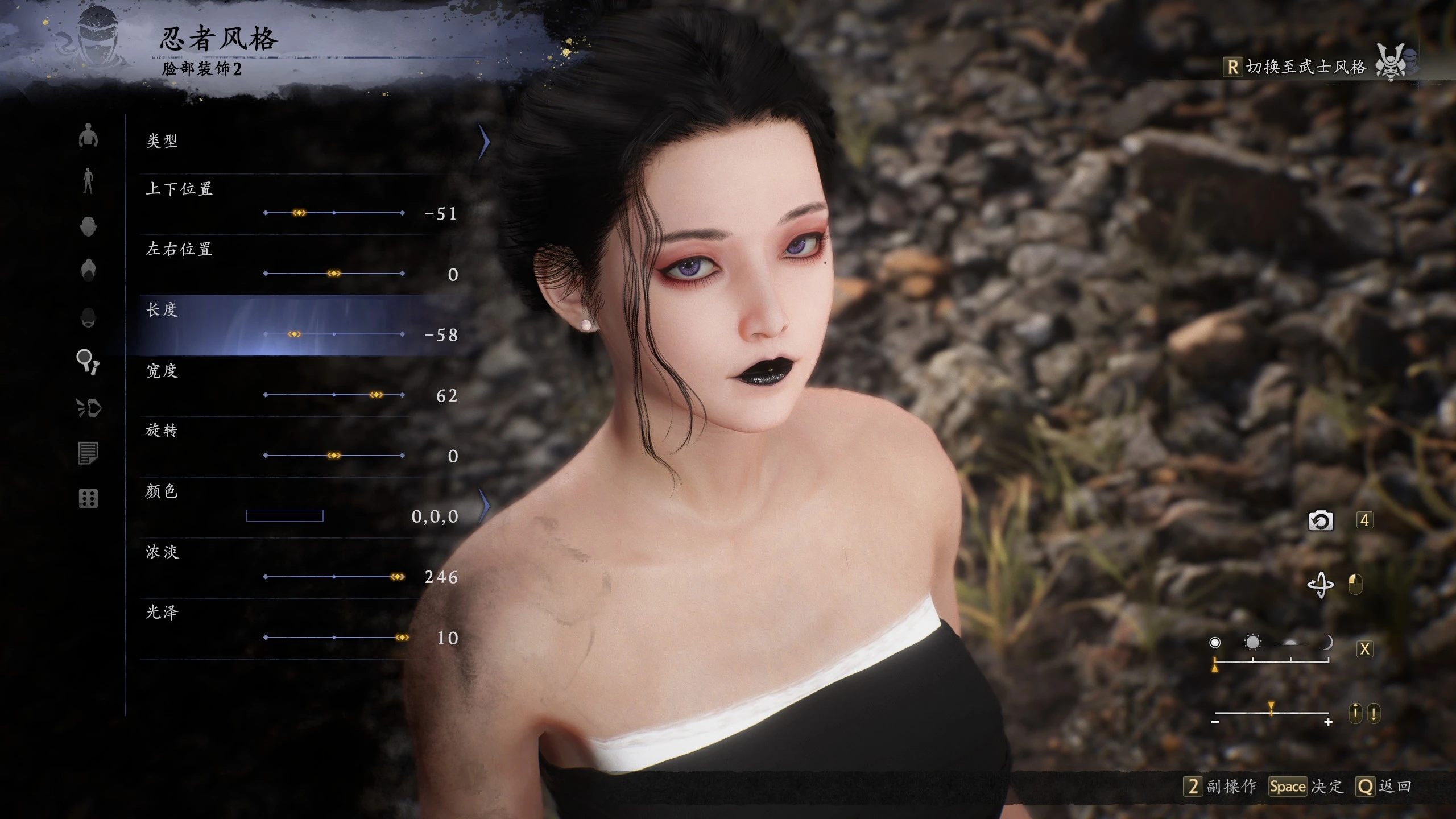Switch to the hair bun hairstyle tab
The image size is (1456, 819).
(88, 271)
